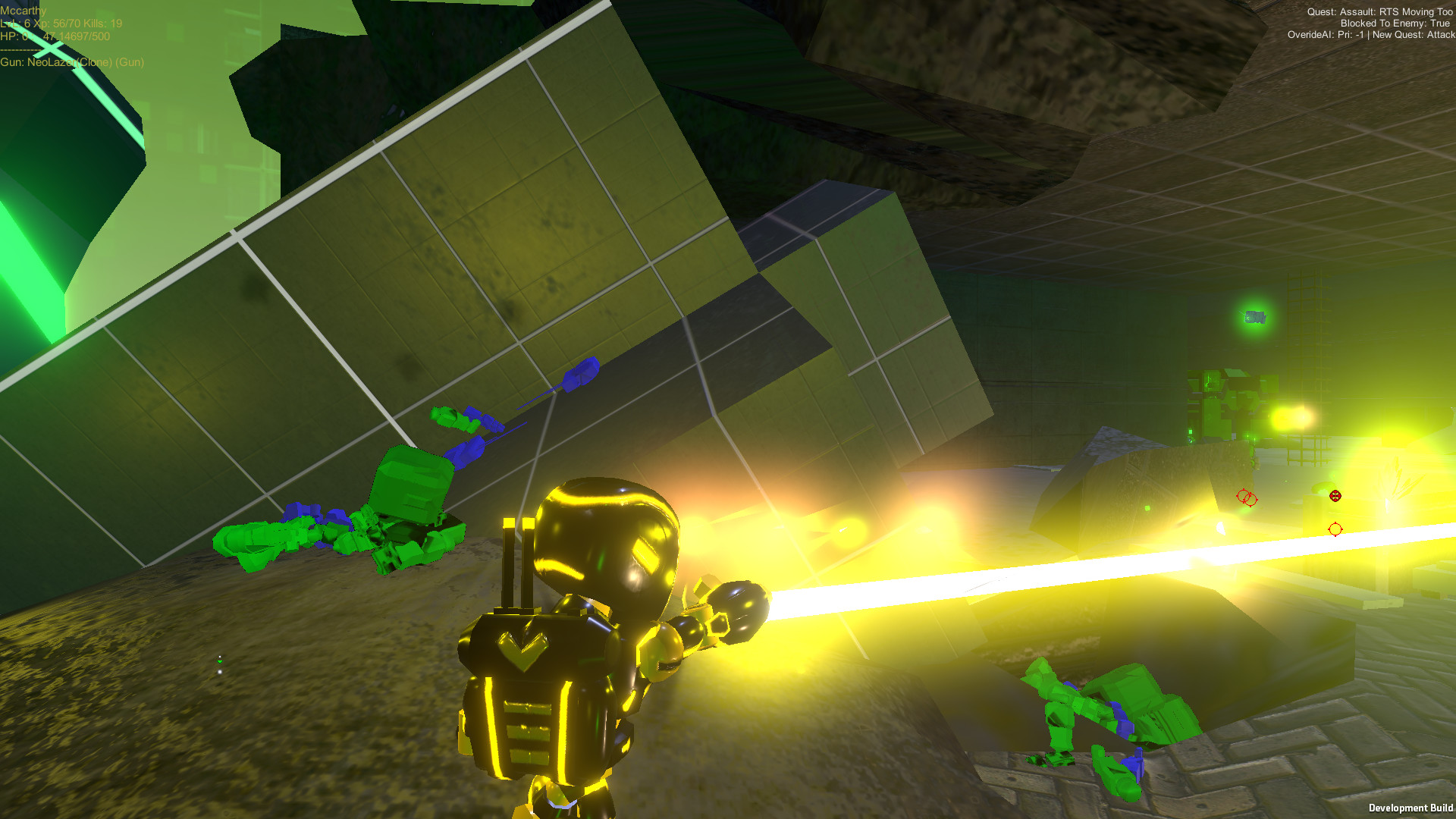Click the New Quest: Attack label

click(x=1415, y=34)
